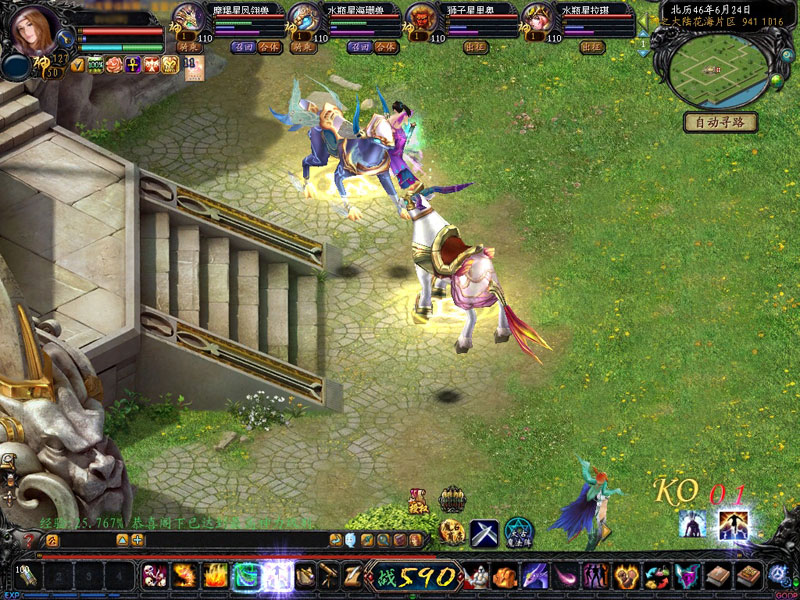
Task: Select the 狮子星里奥 companion portrait
Action: click(420, 20)
